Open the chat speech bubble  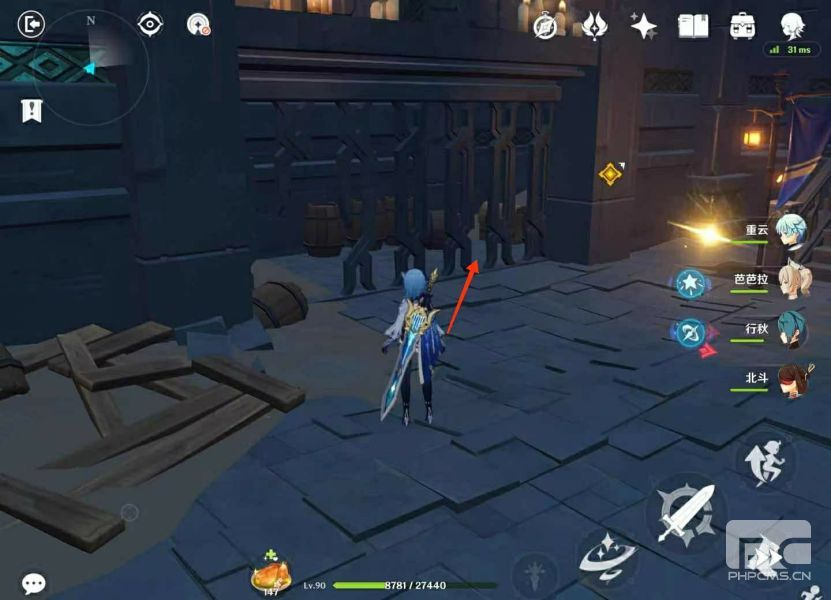click(x=35, y=583)
